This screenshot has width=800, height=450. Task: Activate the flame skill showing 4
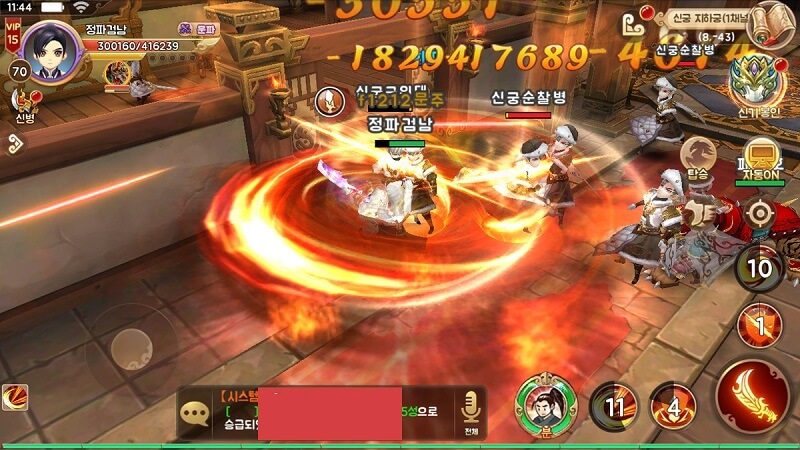(x=673, y=406)
